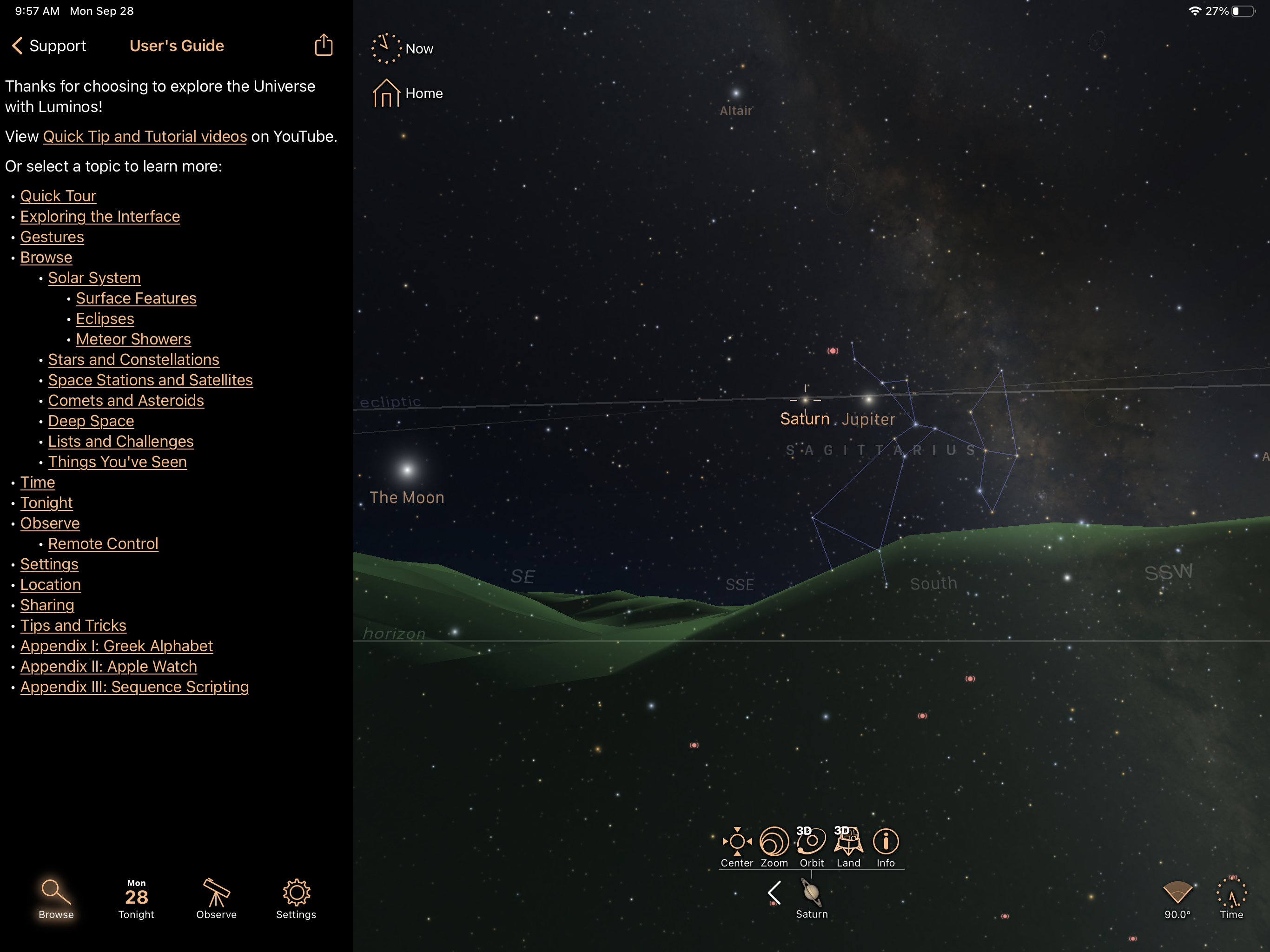The image size is (1270, 952).
Task: Open the Observe tab
Action: 217,899
